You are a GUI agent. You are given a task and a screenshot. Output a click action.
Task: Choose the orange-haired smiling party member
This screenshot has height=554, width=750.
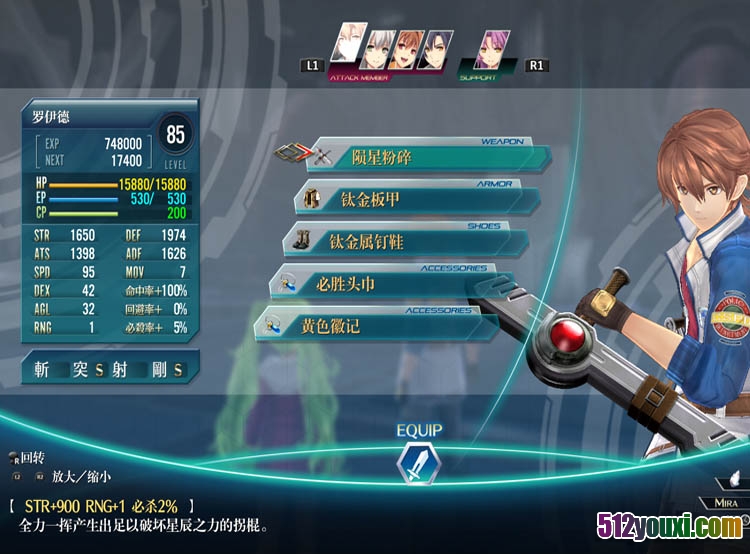pyautogui.click(x=405, y=50)
